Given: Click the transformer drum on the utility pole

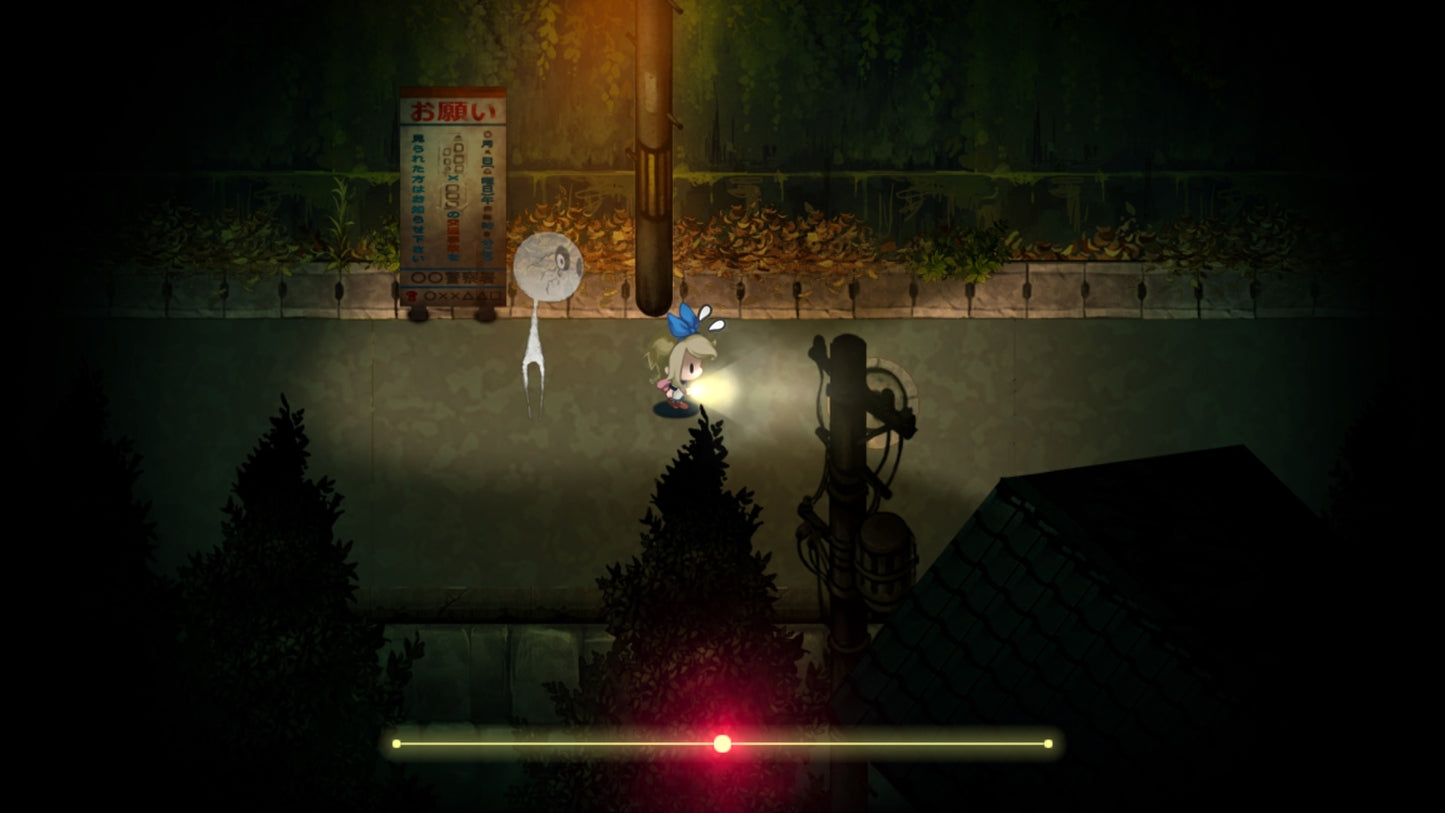Looking at the screenshot, I should click(x=884, y=560).
